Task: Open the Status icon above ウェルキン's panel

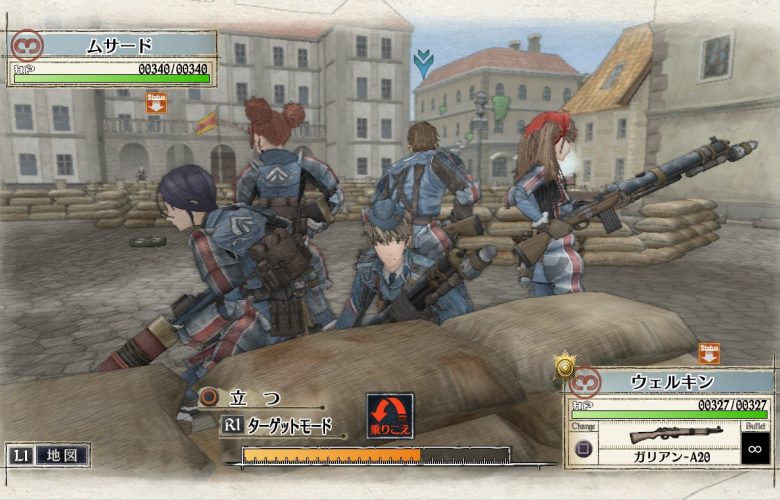Action: [709, 353]
